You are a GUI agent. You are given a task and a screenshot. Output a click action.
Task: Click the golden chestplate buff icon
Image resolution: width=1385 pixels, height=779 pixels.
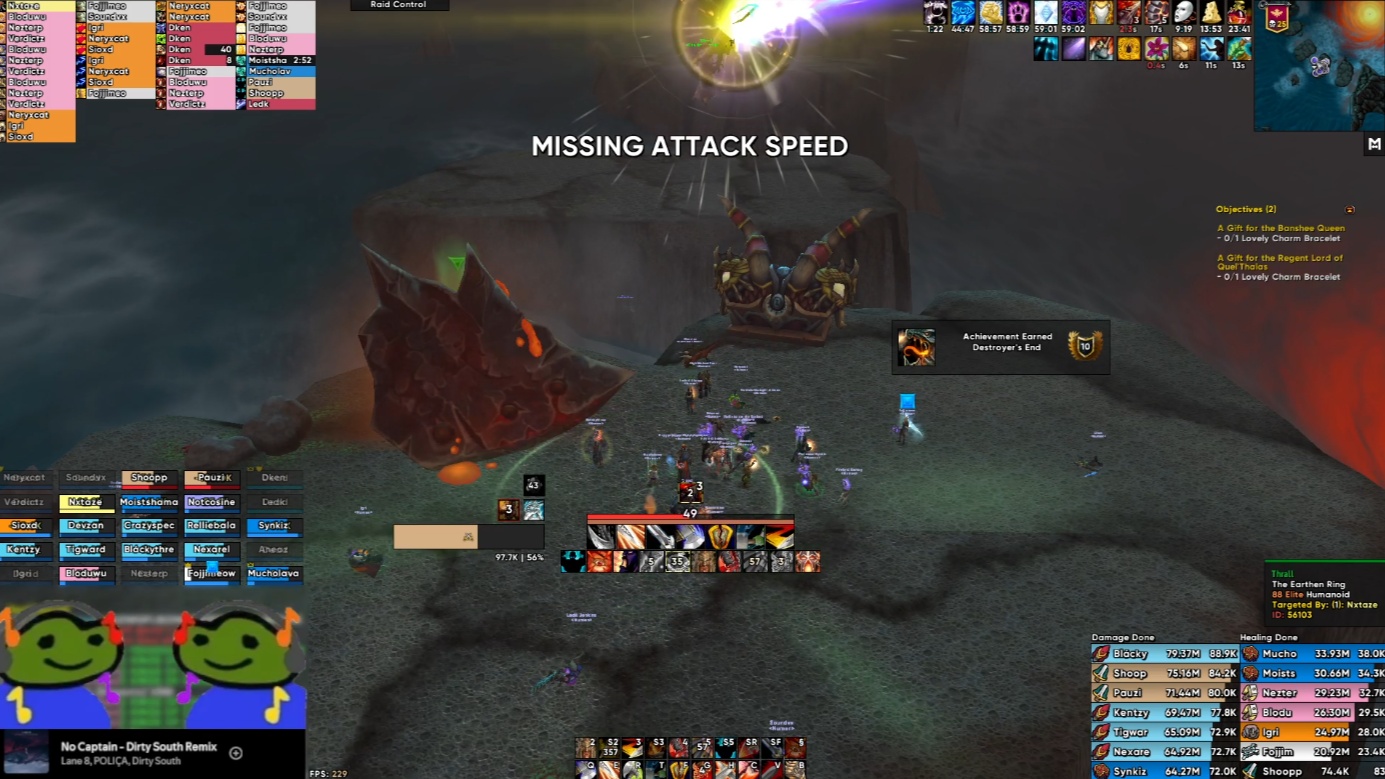pyautogui.click(x=1101, y=13)
